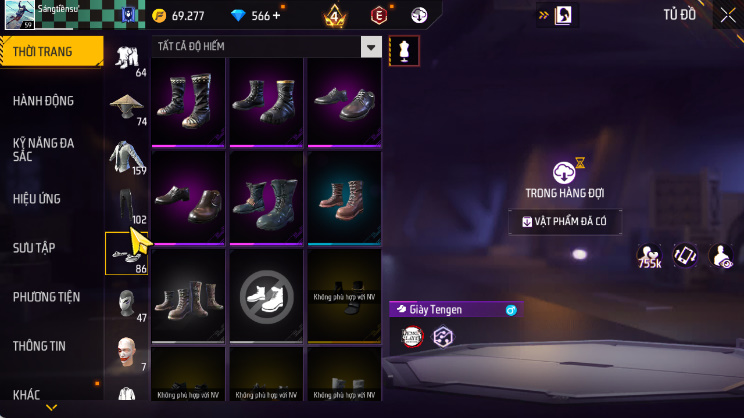Choose the mask category with 47 items
Screen dimensions: 744x418
126,302
